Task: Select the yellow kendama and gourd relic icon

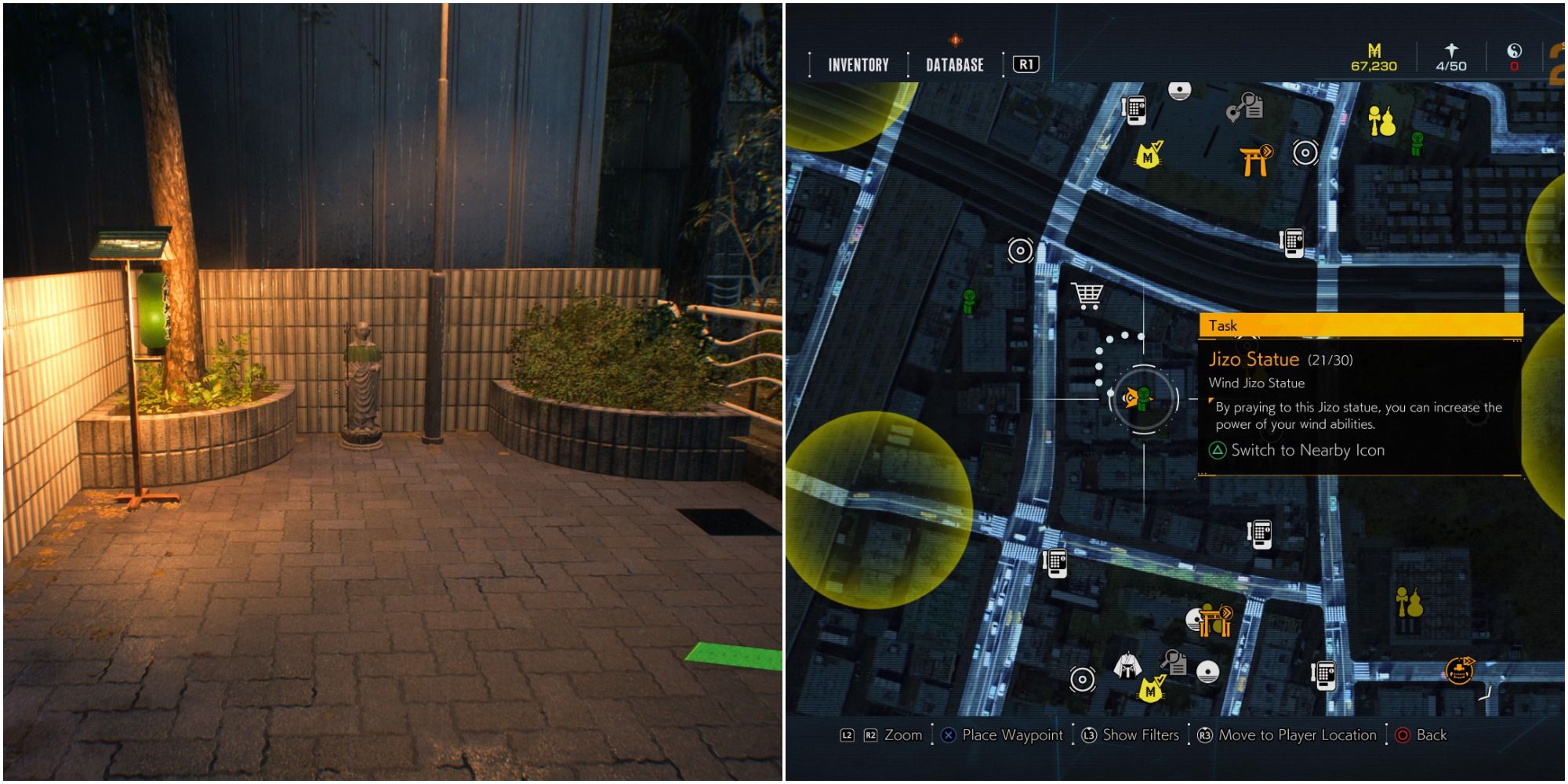Action: click(x=1383, y=119)
